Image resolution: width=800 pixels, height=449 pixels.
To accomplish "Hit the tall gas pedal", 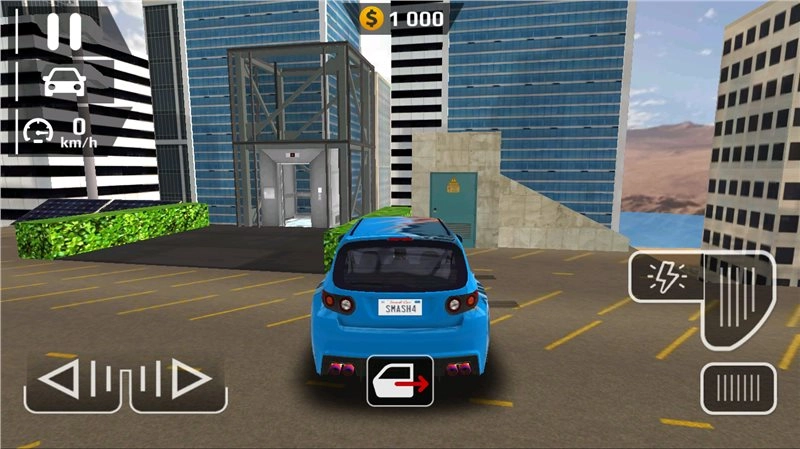I will 738,298.
